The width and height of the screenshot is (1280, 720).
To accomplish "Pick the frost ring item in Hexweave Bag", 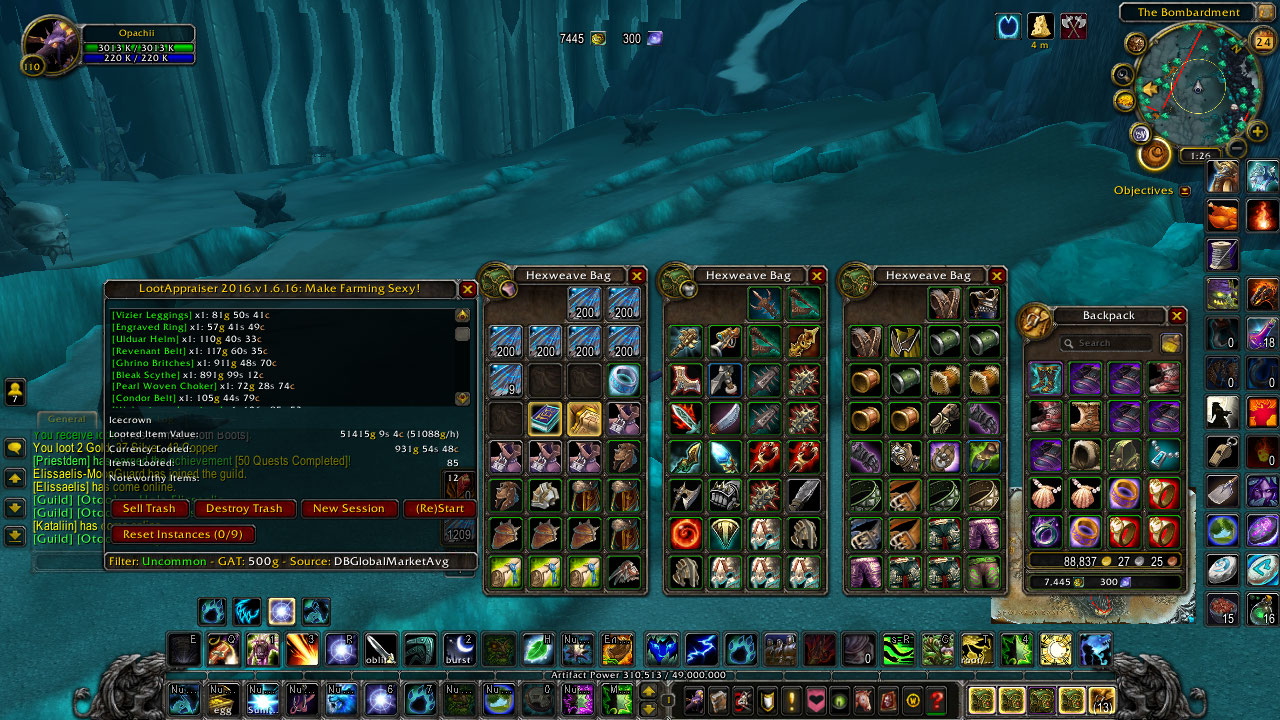I will click(624, 380).
